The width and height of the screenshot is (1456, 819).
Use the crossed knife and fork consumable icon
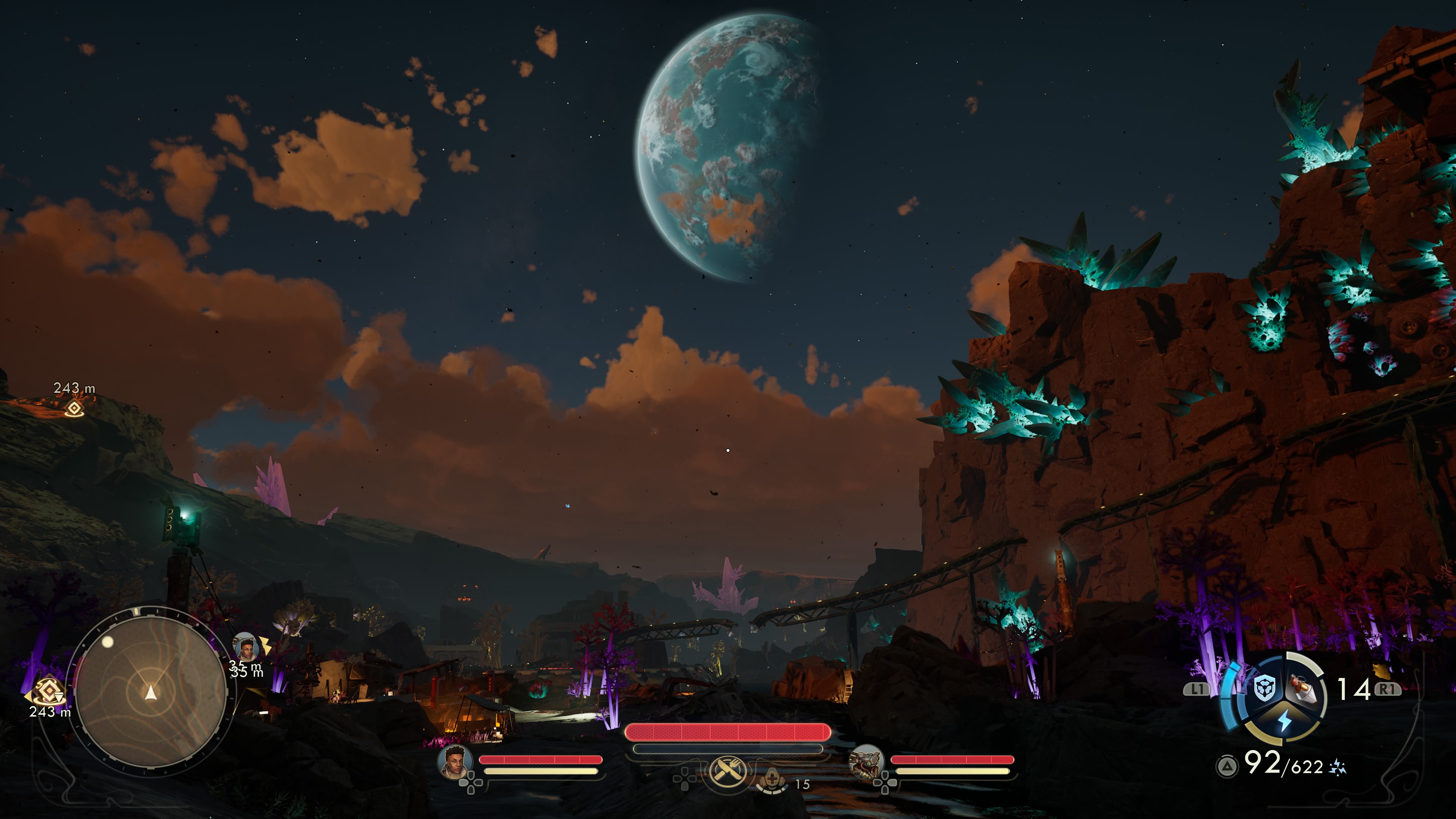click(727, 770)
